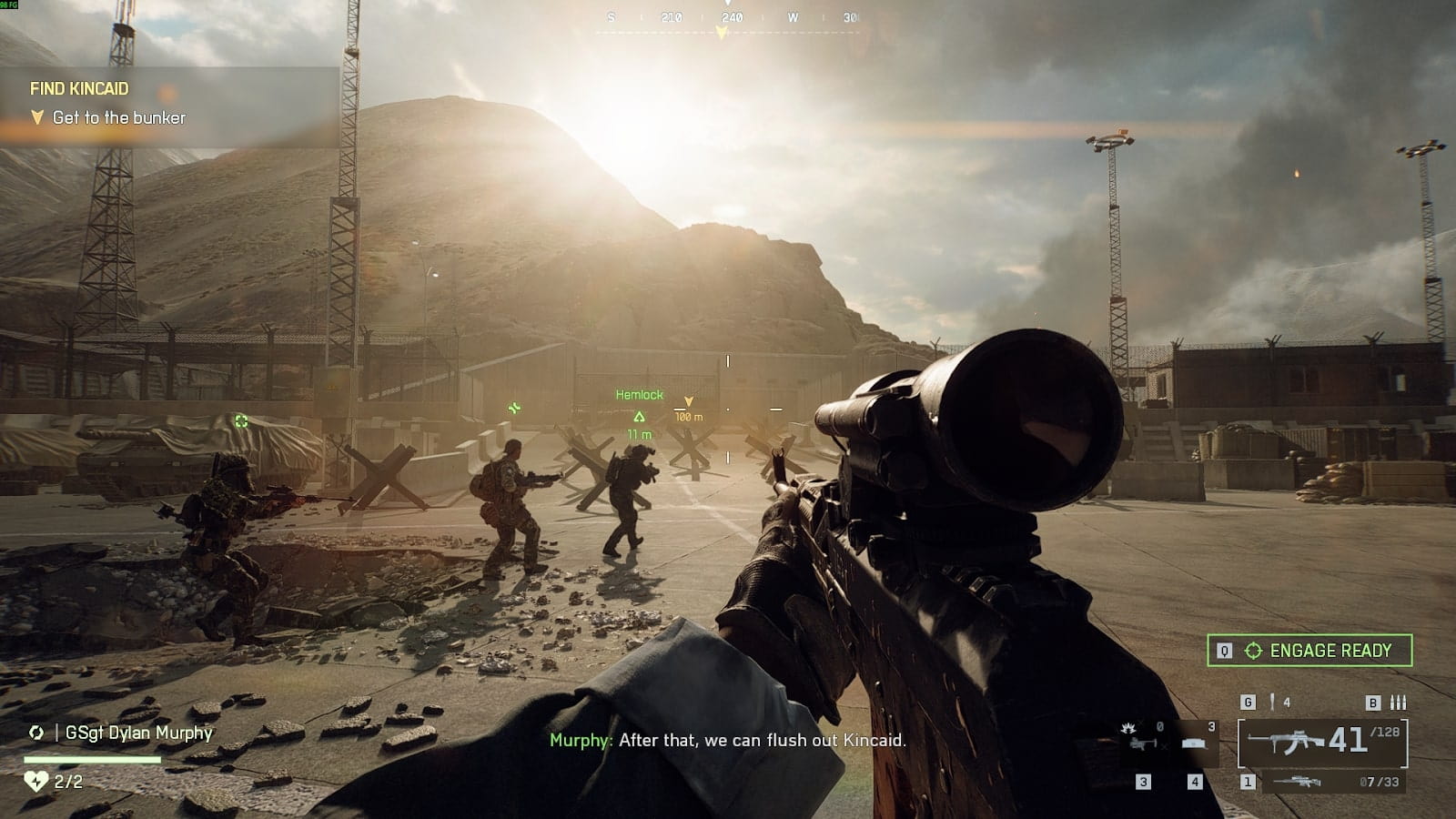This screenshot has height=819, width=1456.
Task: Switch to the scoped sniper rifle slot
Action: click(1299, 782)
